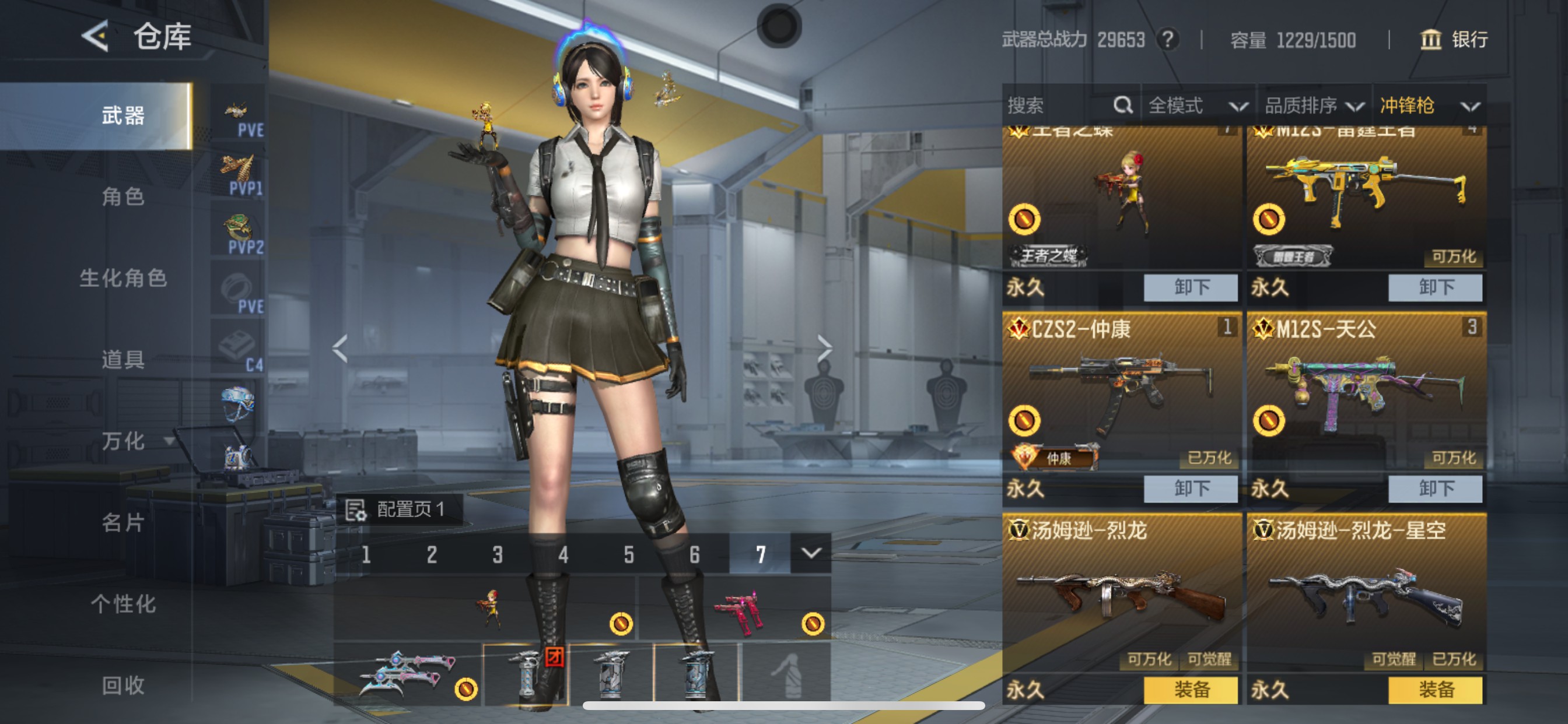The width and height of the screenshot is (1568, 724).
Task: Select the 角色 category
Action: pos(123,197)
